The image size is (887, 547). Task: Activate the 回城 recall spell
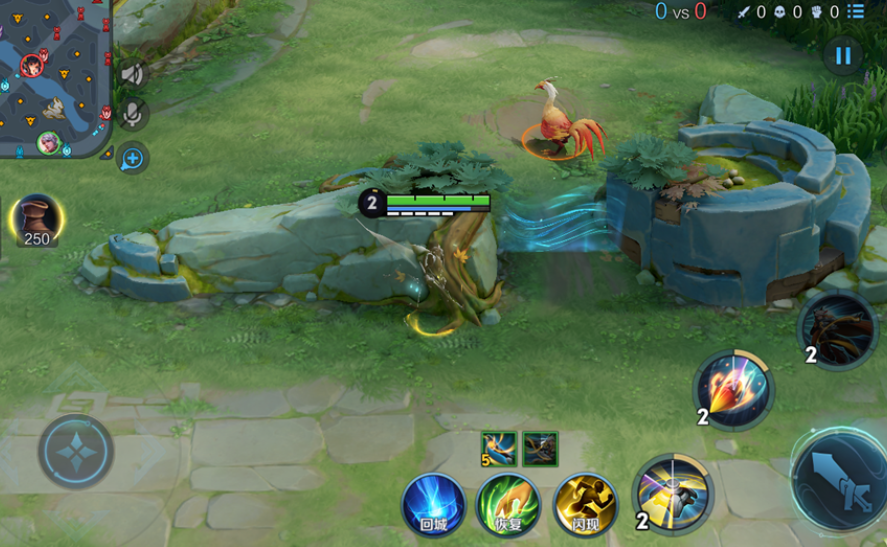click(x=434, y=504)
